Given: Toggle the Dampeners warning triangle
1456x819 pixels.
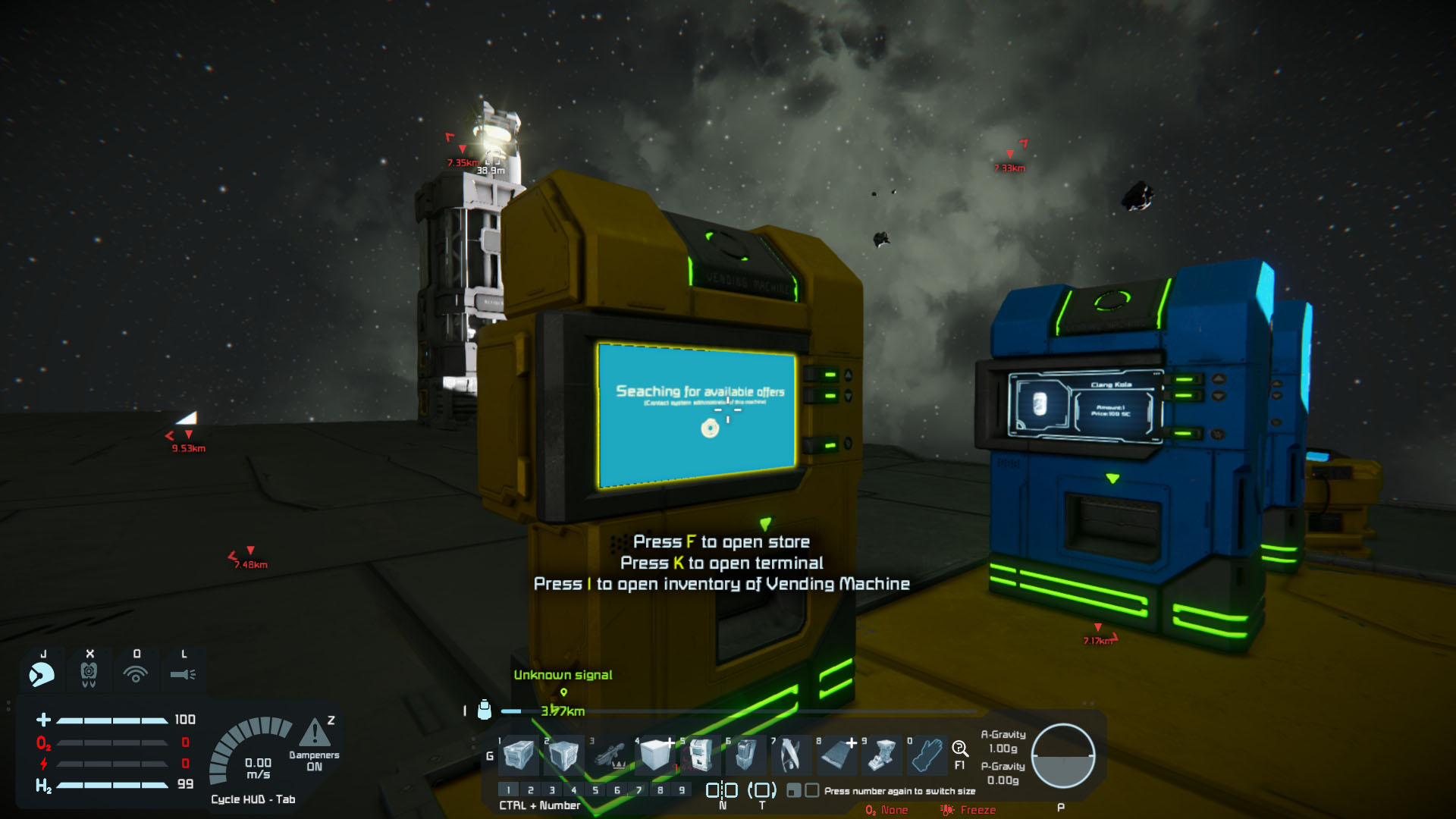Looking at the screenshot, I should pyautogui.click(x=315, y=733).
